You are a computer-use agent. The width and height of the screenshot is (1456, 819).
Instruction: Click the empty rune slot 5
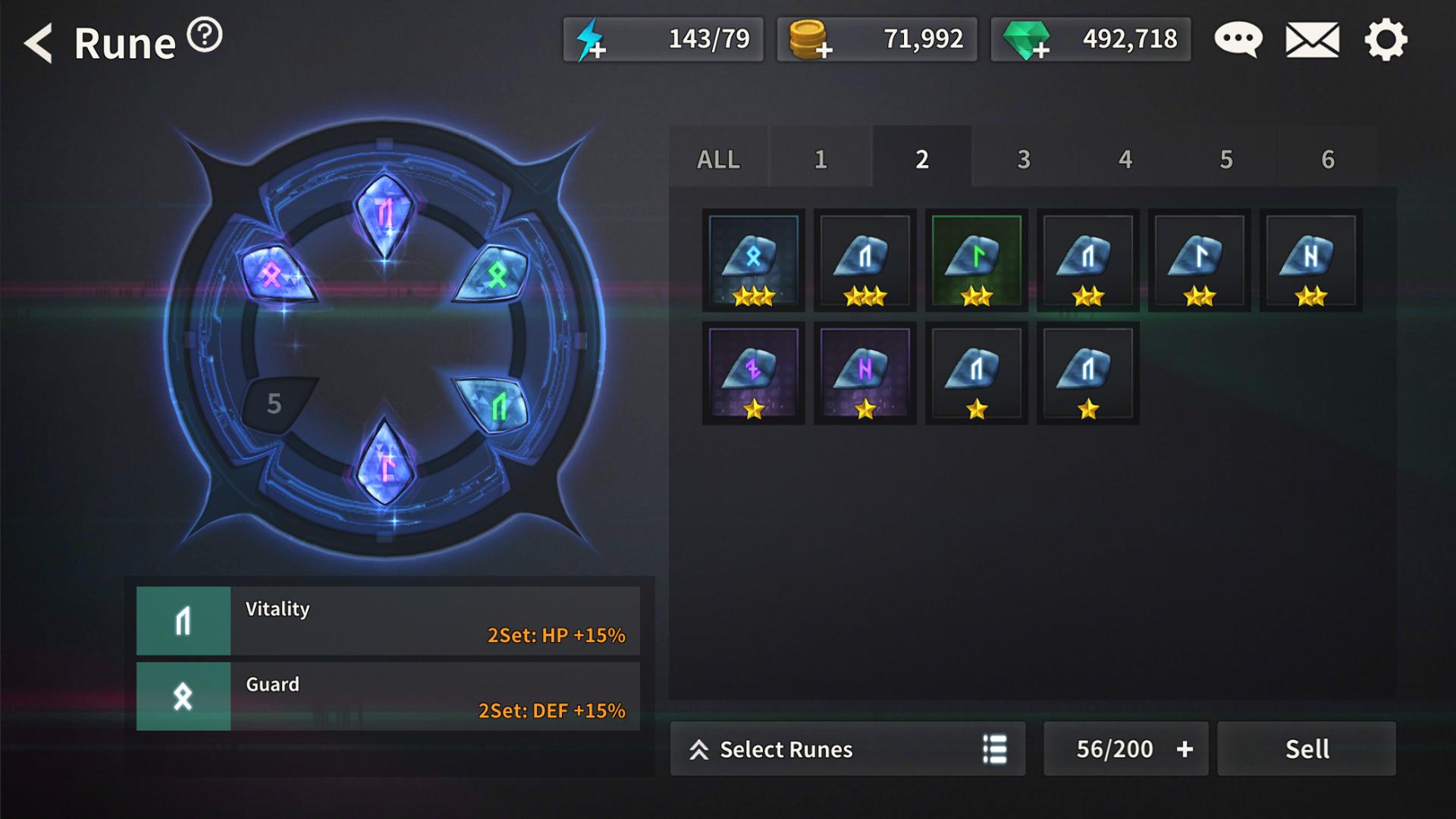pos(275,403)
